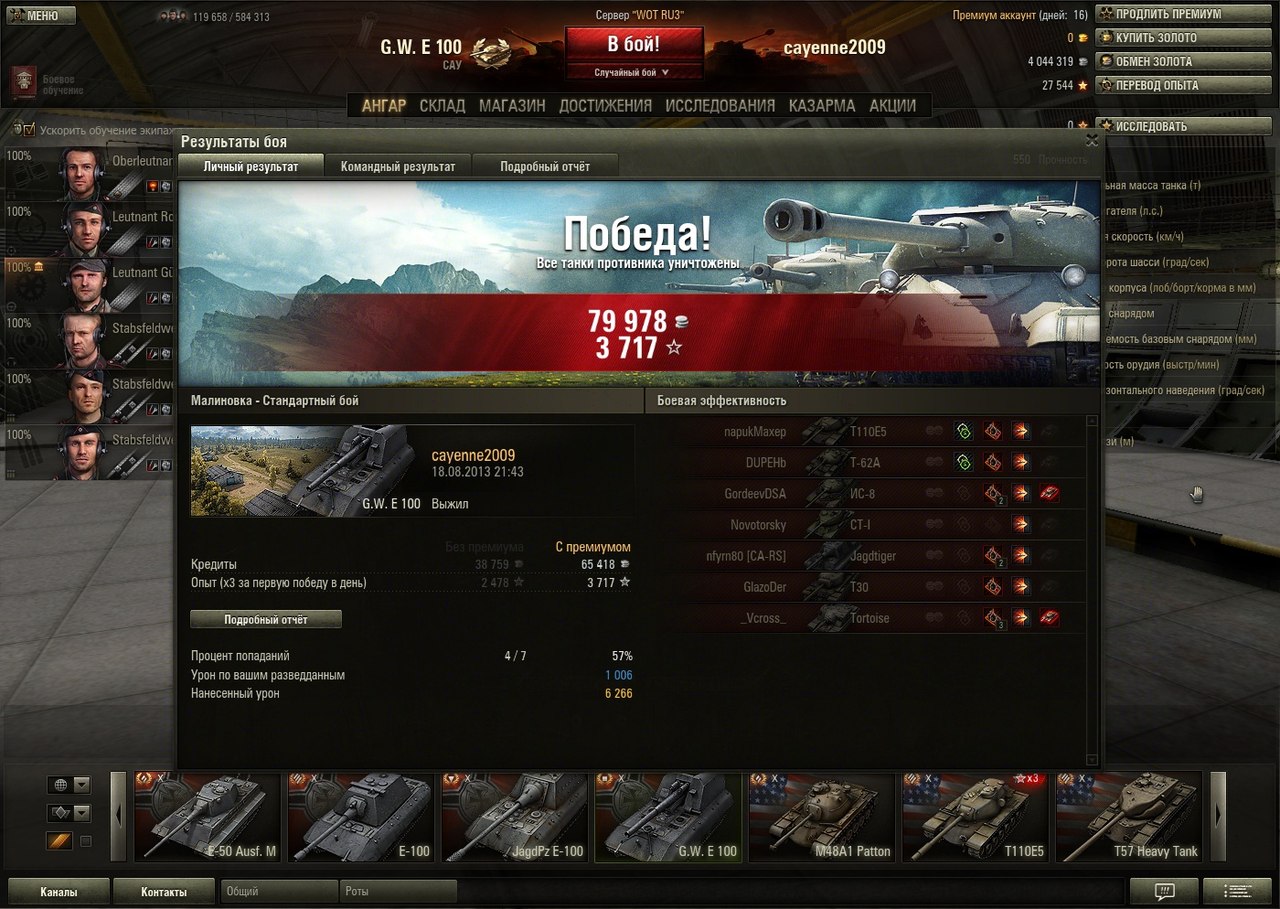Image resolution: width=1280 pixels, height=909 pixels.
Task: Click the premium vehicle filter swatch icon
Action: click(58, 841)
